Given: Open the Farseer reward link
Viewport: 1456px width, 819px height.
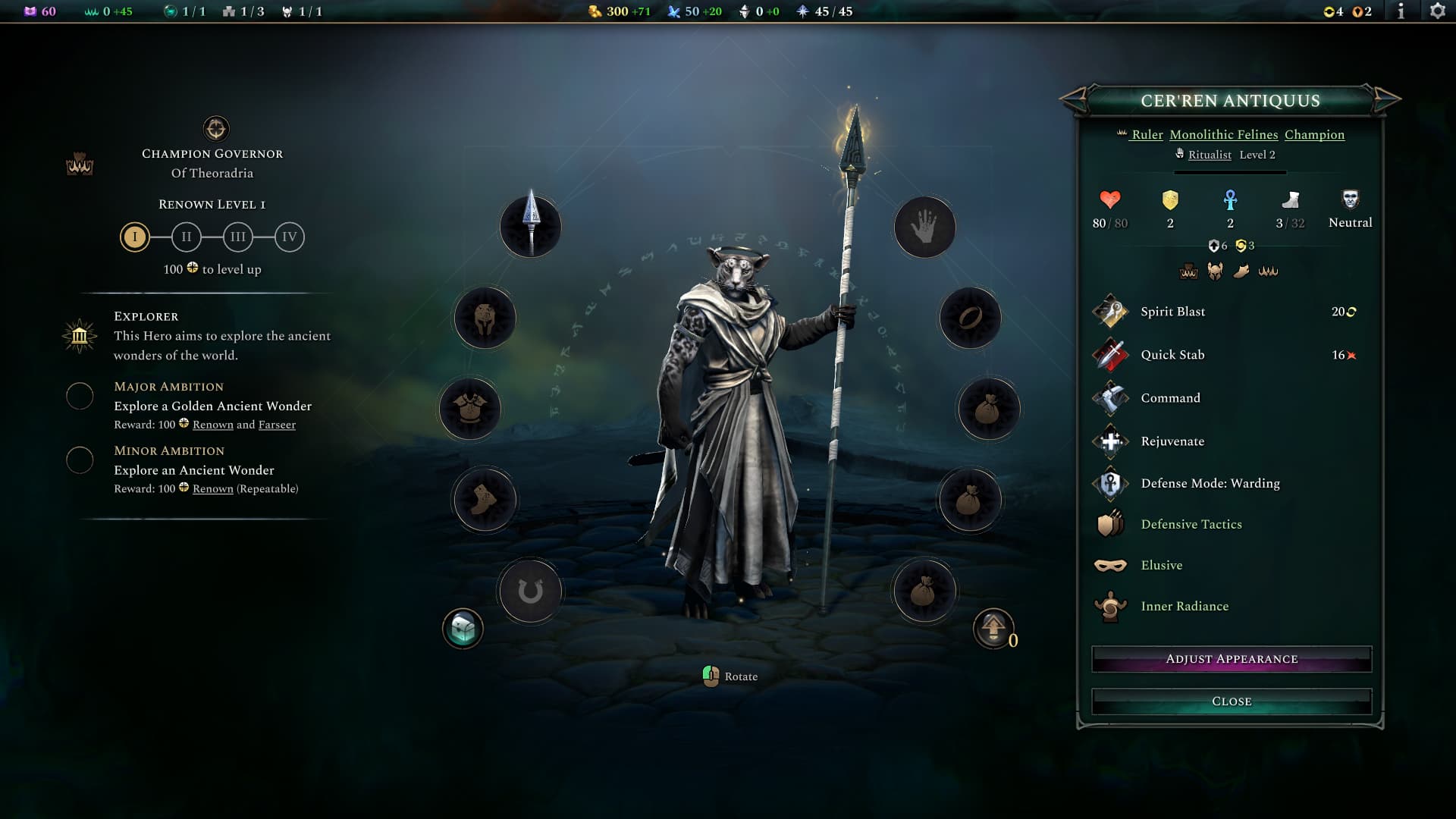Looking at the screenshot, I should [x=277, y=425].
